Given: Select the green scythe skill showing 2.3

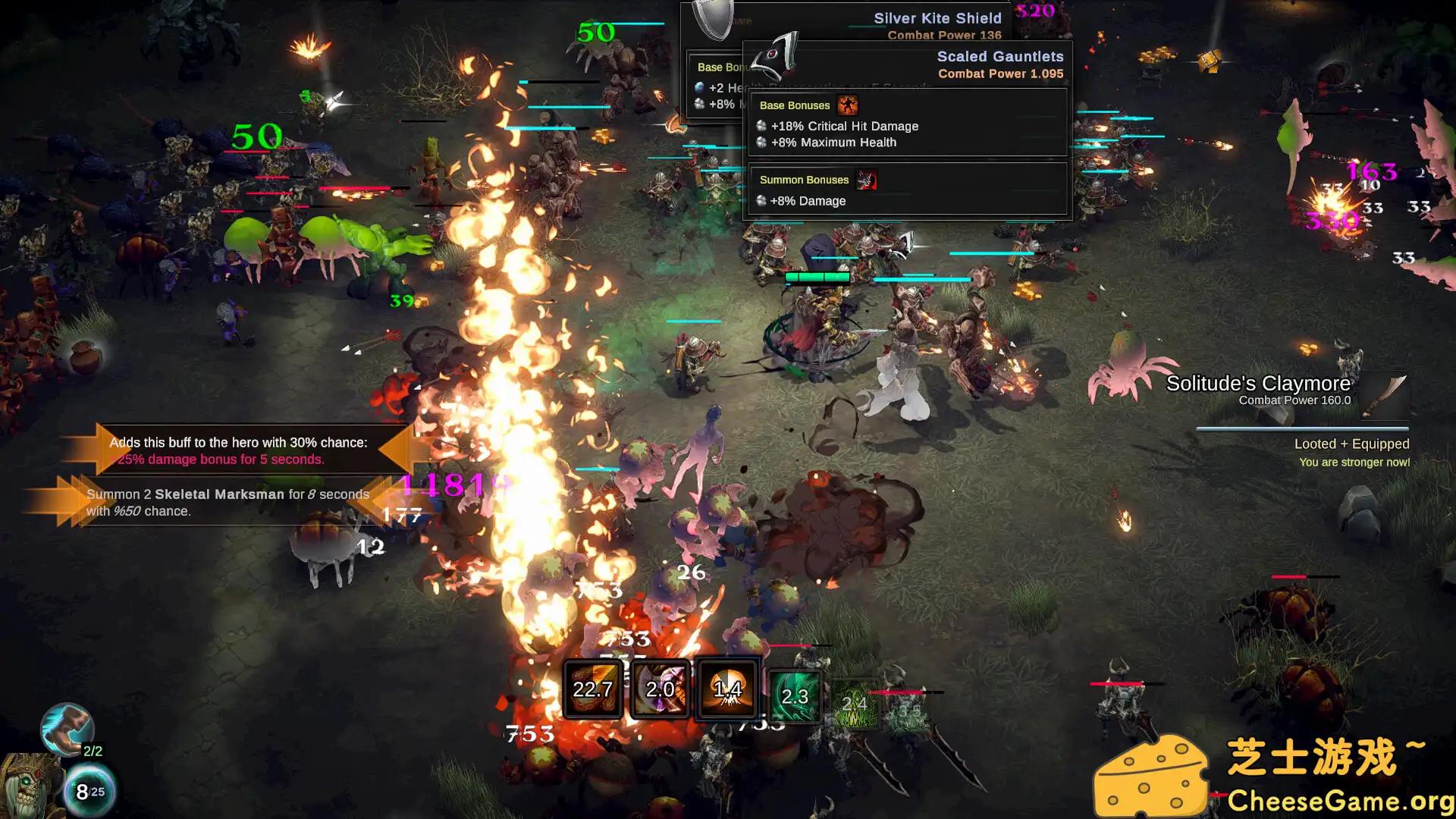Looking at the screenshot, I should [793, 694].
